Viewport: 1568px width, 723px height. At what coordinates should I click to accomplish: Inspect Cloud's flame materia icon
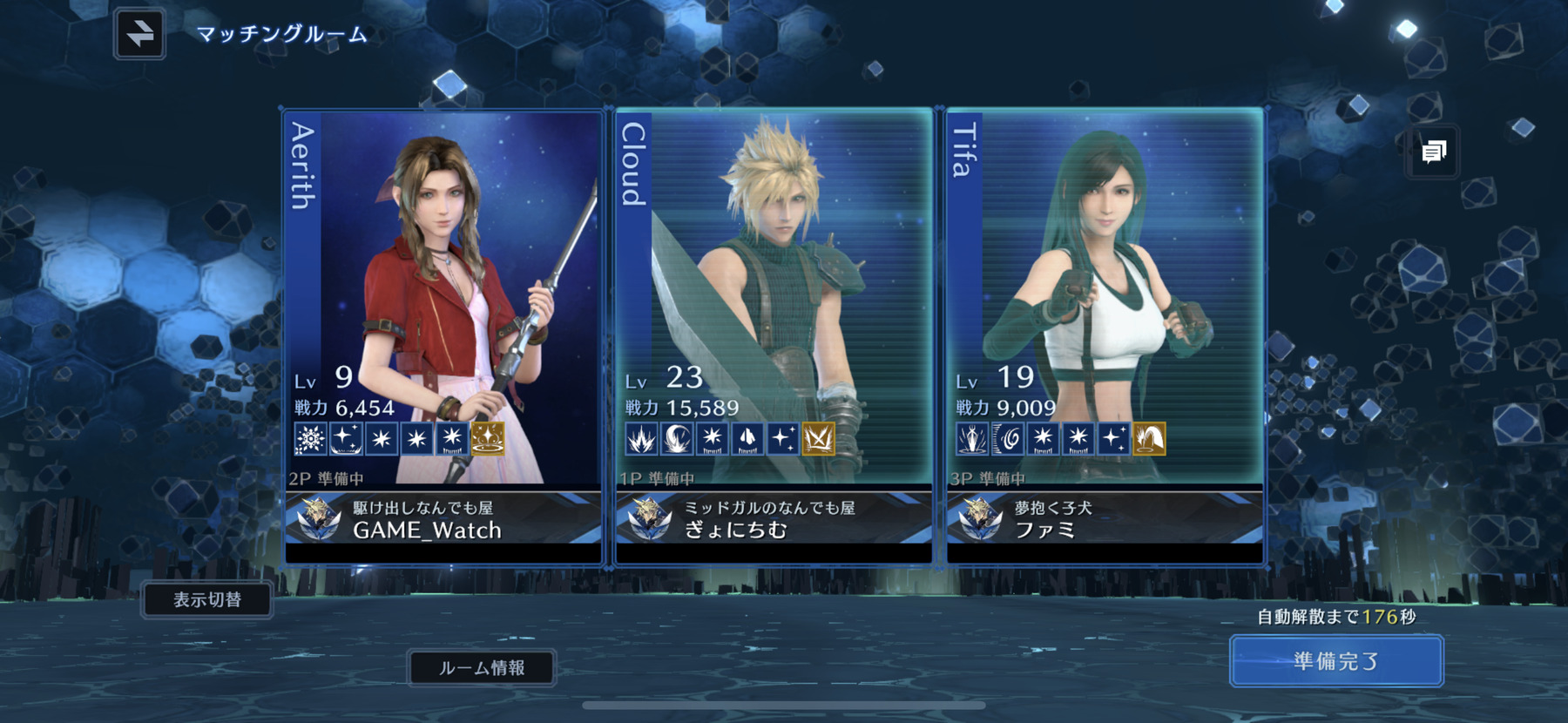click(641, 438)
